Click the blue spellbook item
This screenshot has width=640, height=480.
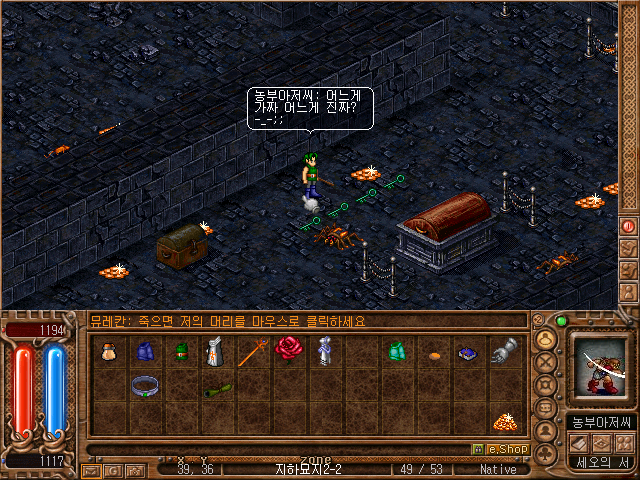[x=468, y=352]
